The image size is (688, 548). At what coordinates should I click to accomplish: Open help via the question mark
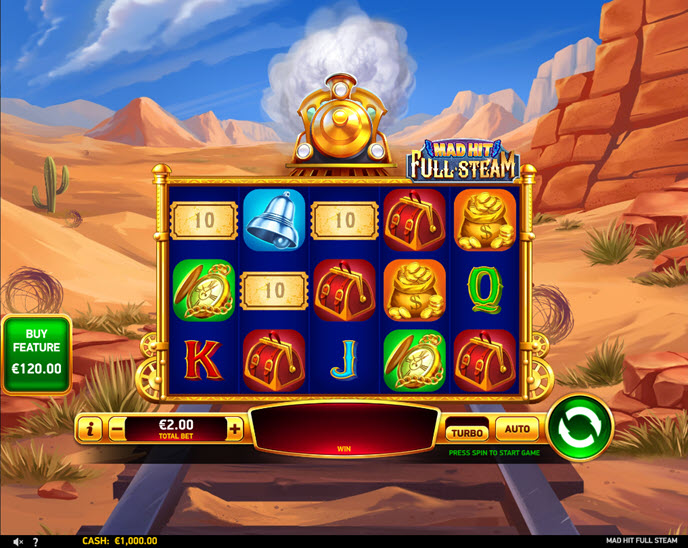point(36,541)
